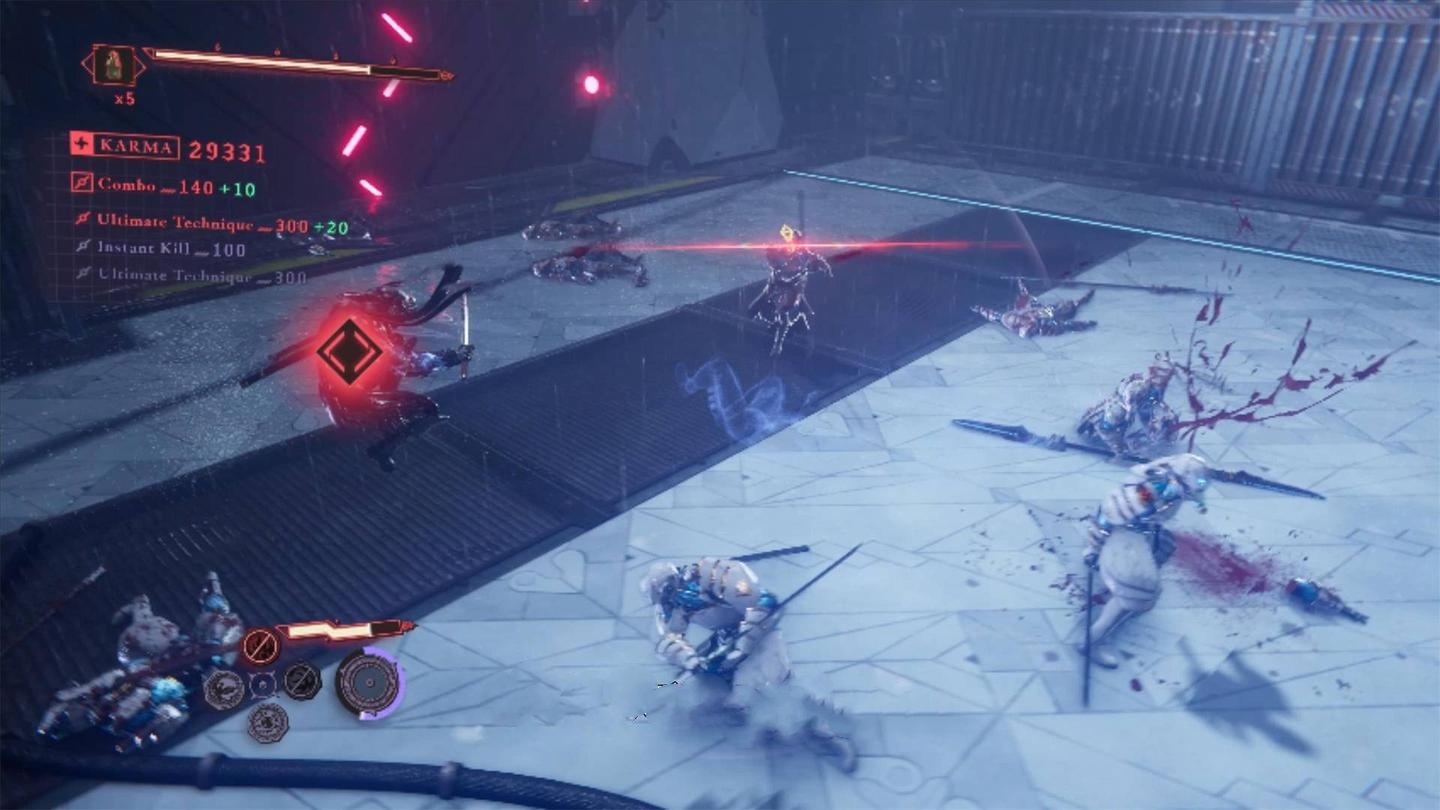Select the left octagonal emblem in the weapon wheel
The height and width of the screenshot is (810, 1440).
[x=224, y=688]
